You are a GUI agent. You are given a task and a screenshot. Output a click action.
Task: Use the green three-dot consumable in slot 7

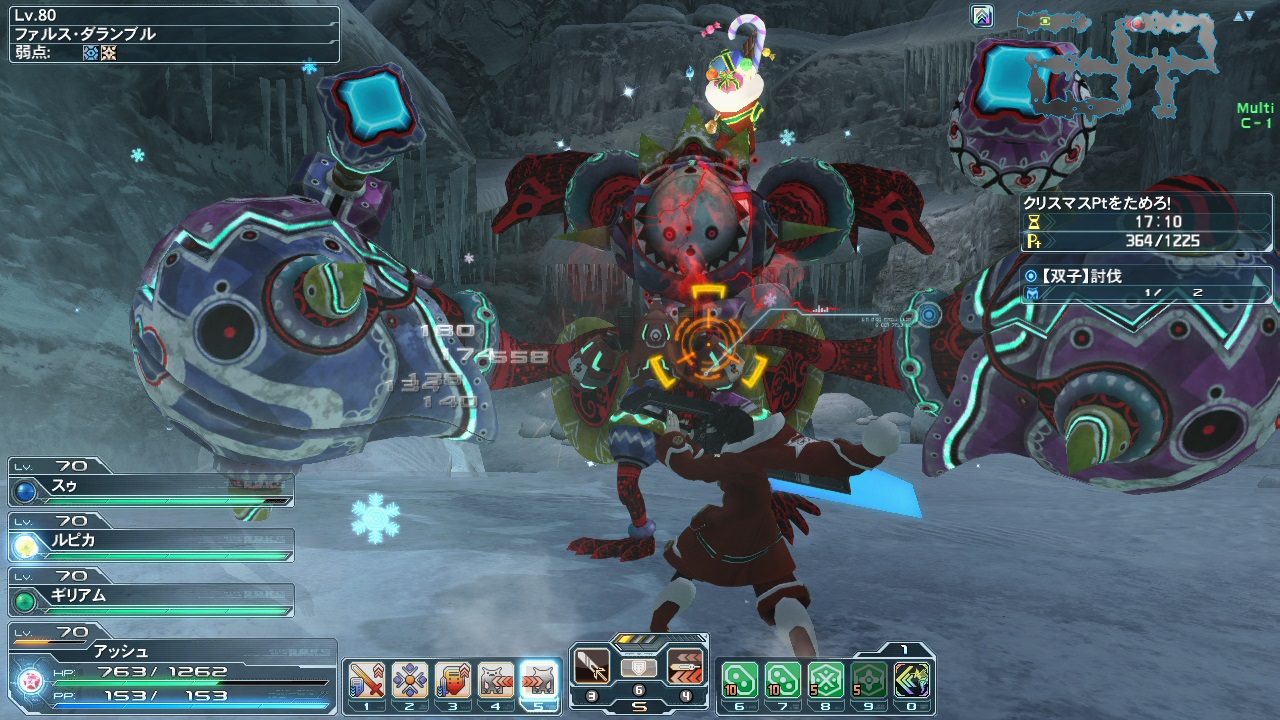(x=782, y=680)
